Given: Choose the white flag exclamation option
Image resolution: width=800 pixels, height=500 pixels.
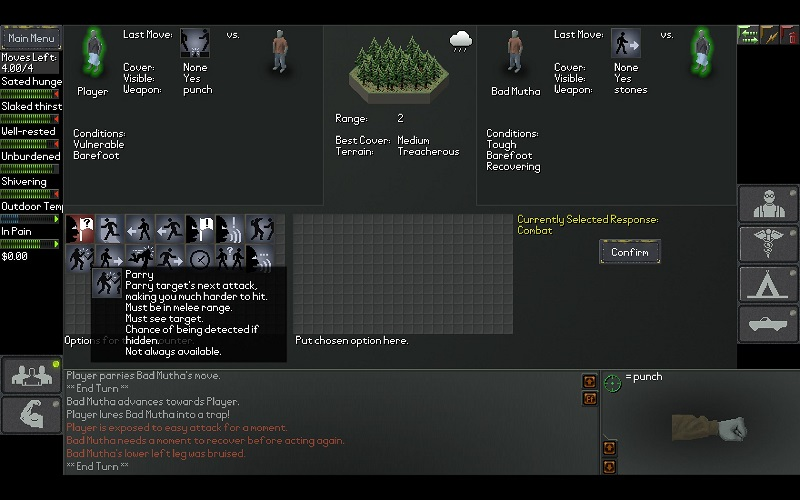Looking at the screenshot, I should (199, 229).
